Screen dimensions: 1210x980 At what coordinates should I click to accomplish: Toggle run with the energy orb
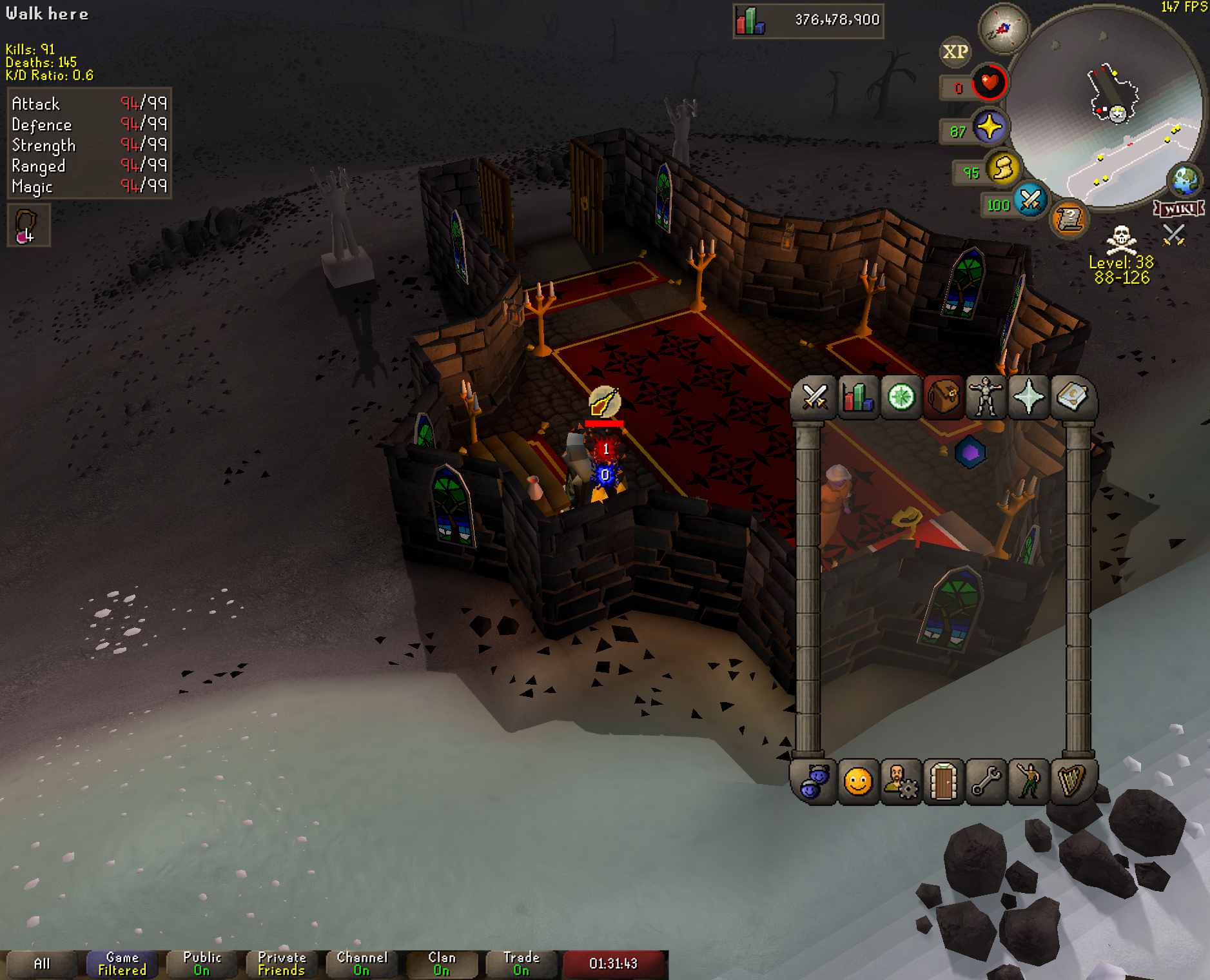click(1003, 169)
